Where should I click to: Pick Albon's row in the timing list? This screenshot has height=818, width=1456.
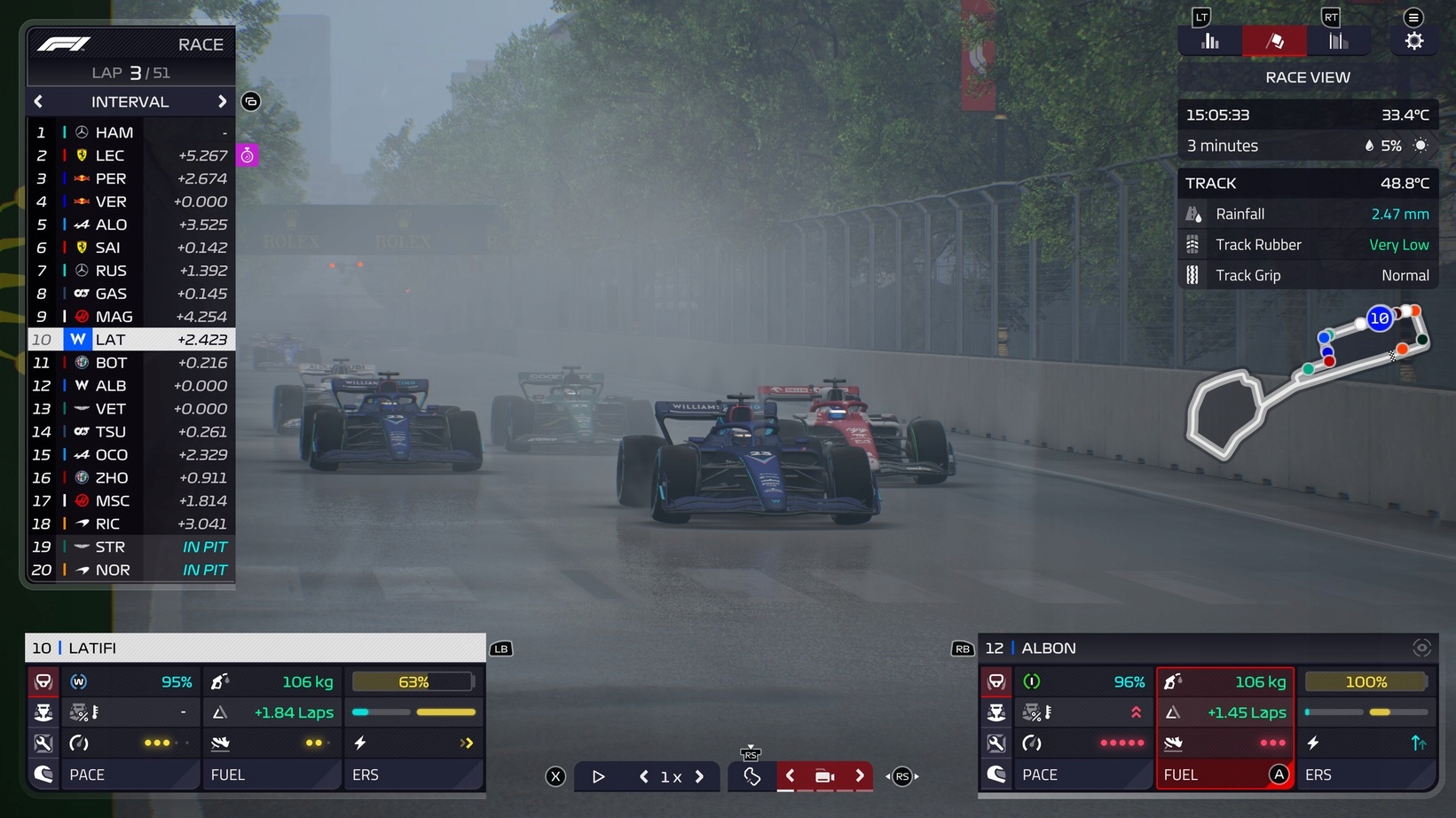click(x=131, y=386)
